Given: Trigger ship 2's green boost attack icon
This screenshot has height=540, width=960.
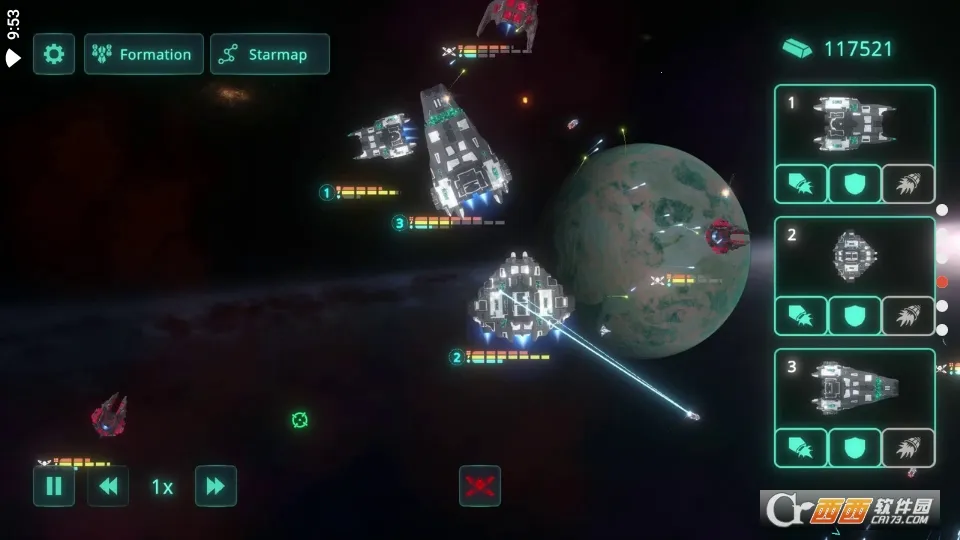Looking at the screenshot, I should coord(801,316).
